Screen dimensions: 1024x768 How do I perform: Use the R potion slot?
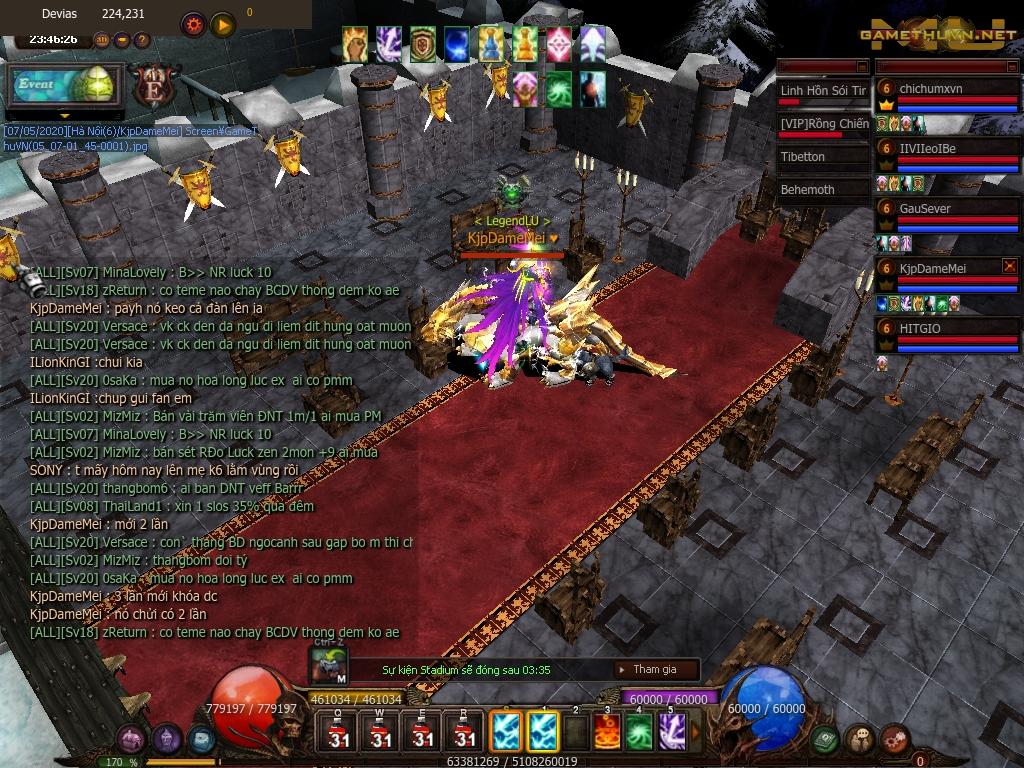click(x=464, y=731)
